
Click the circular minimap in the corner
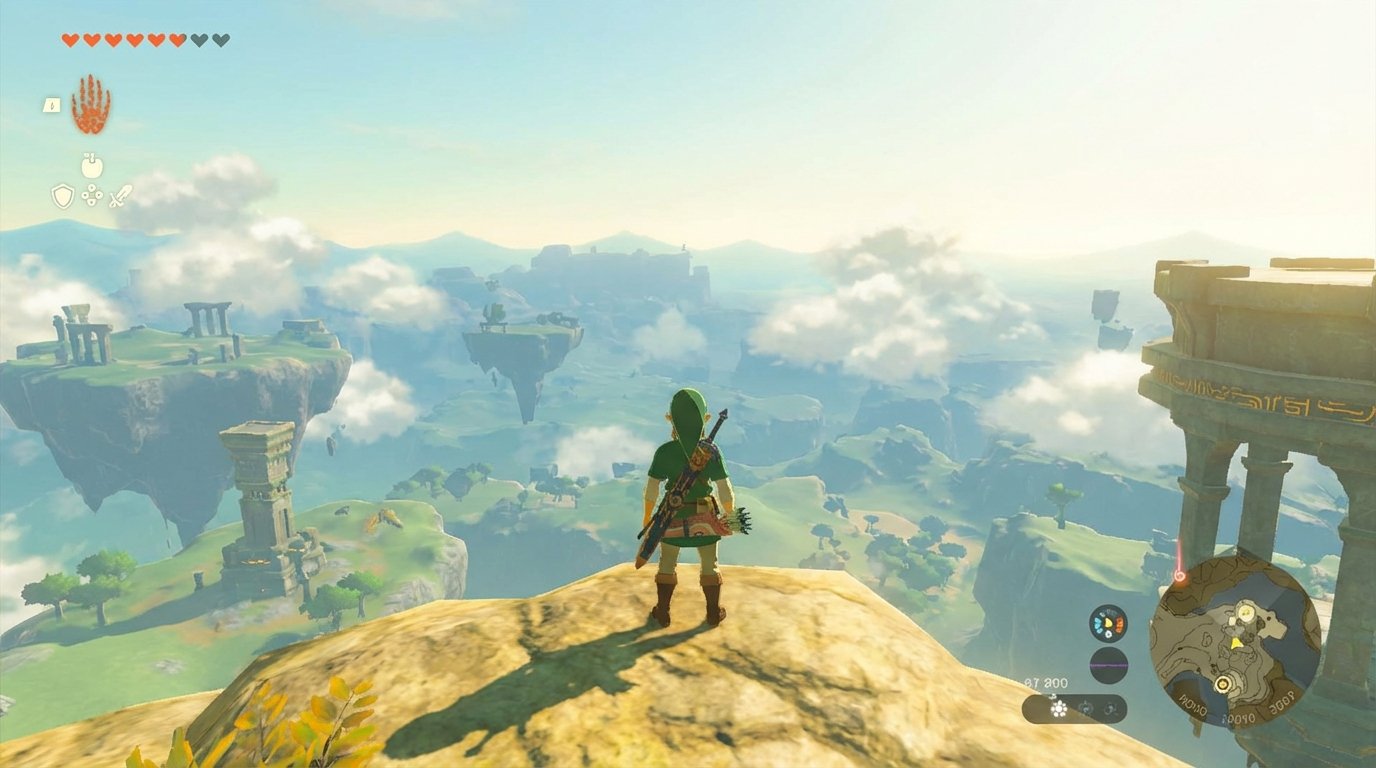[1235, 650]
